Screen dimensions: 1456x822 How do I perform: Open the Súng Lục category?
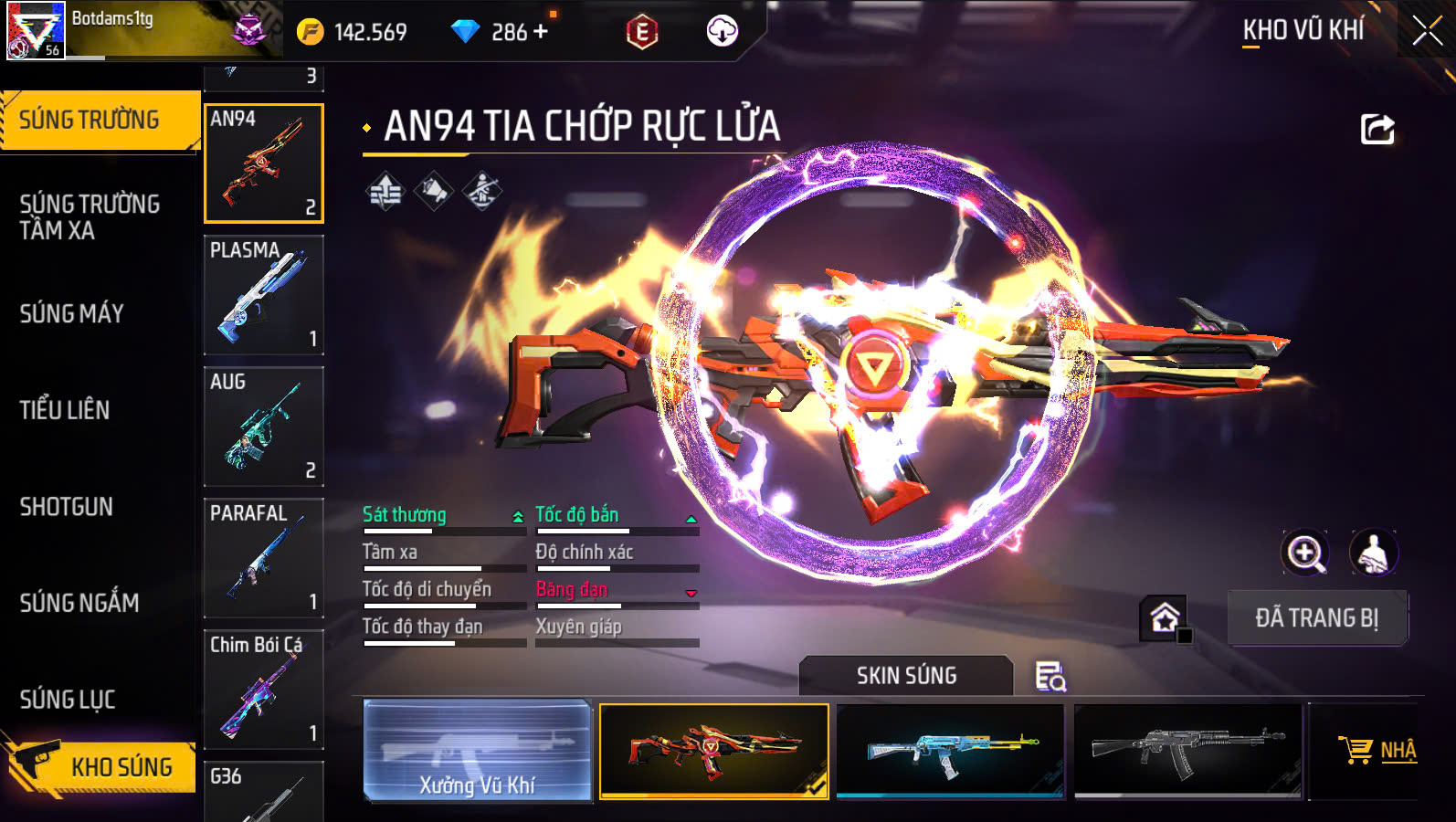pos(69,700)
